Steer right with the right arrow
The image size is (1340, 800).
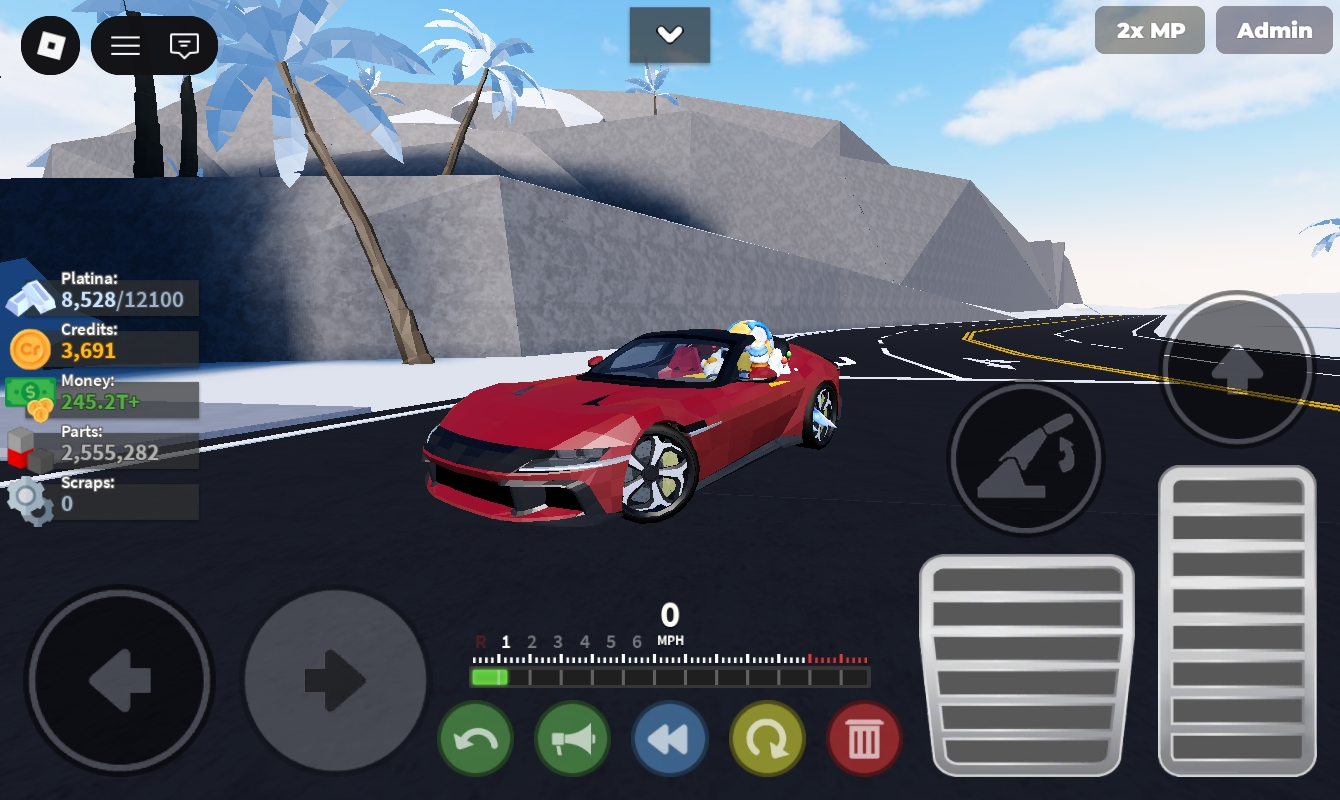tap(336, 681)
